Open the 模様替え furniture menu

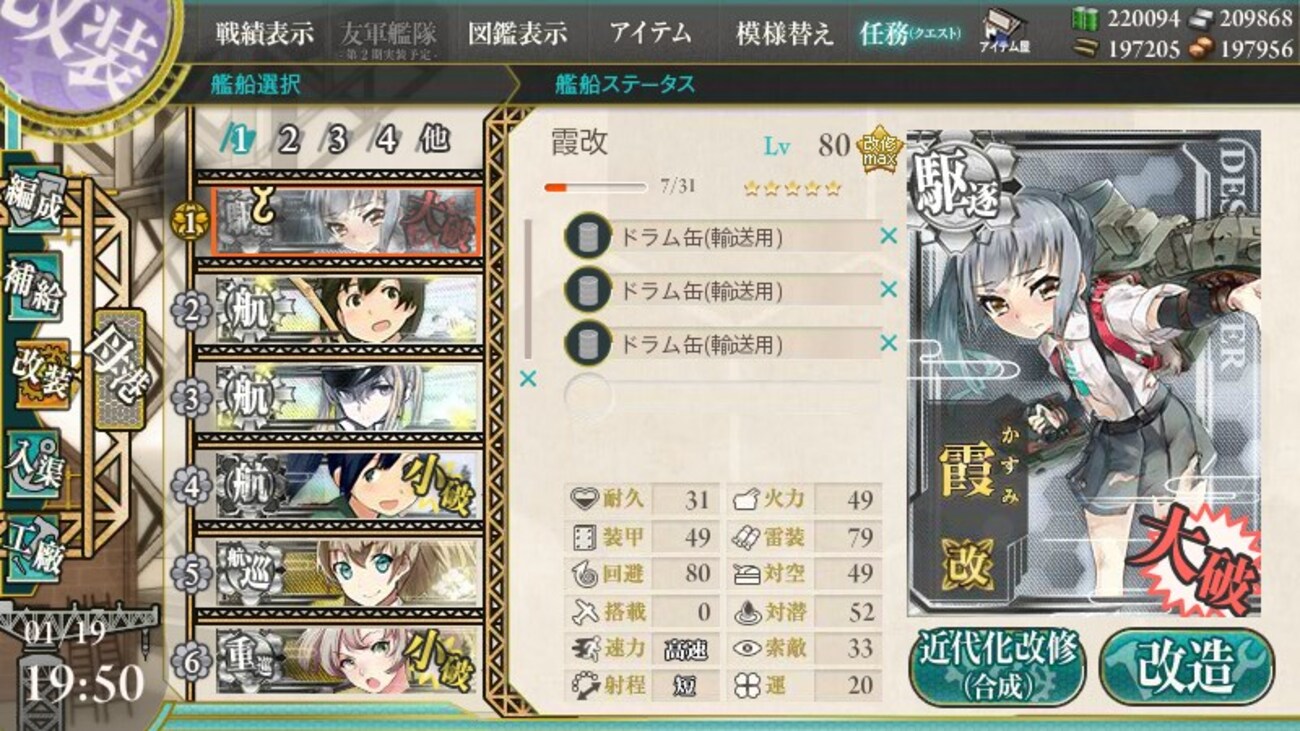click(x=784, y=32)
